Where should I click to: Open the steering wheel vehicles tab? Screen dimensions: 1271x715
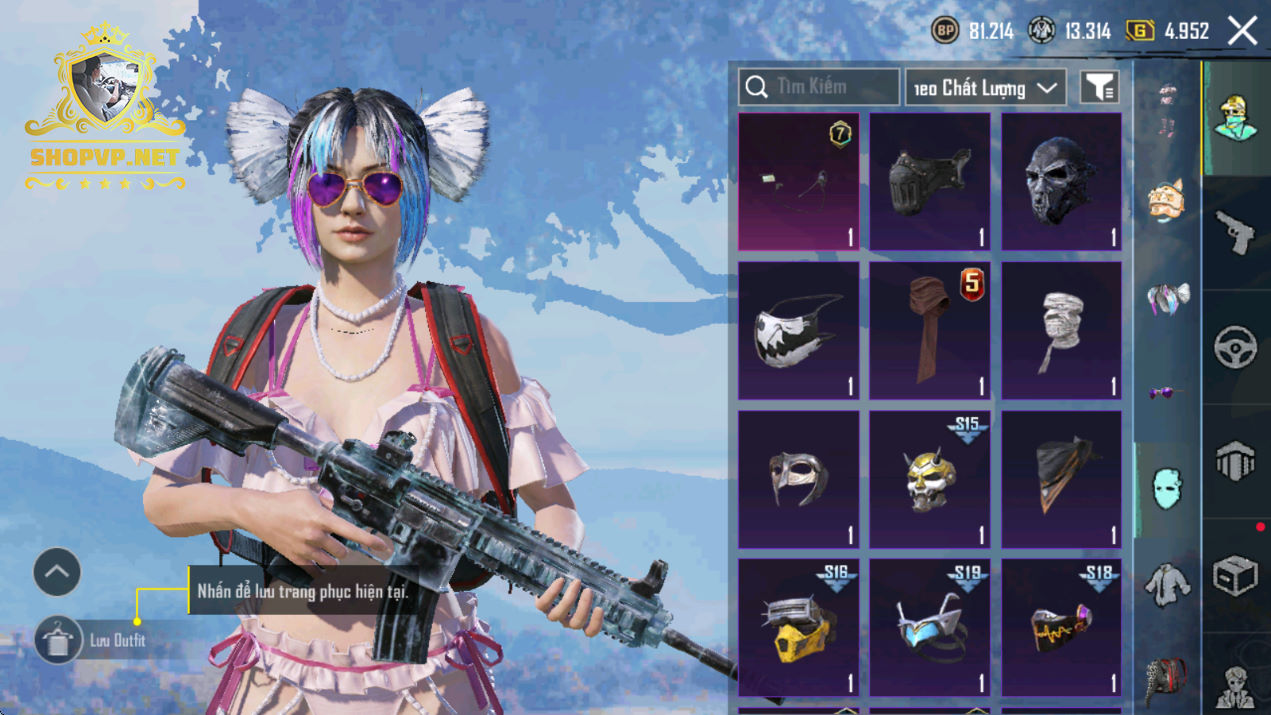pyautogui.click(x=1236, y=347)
